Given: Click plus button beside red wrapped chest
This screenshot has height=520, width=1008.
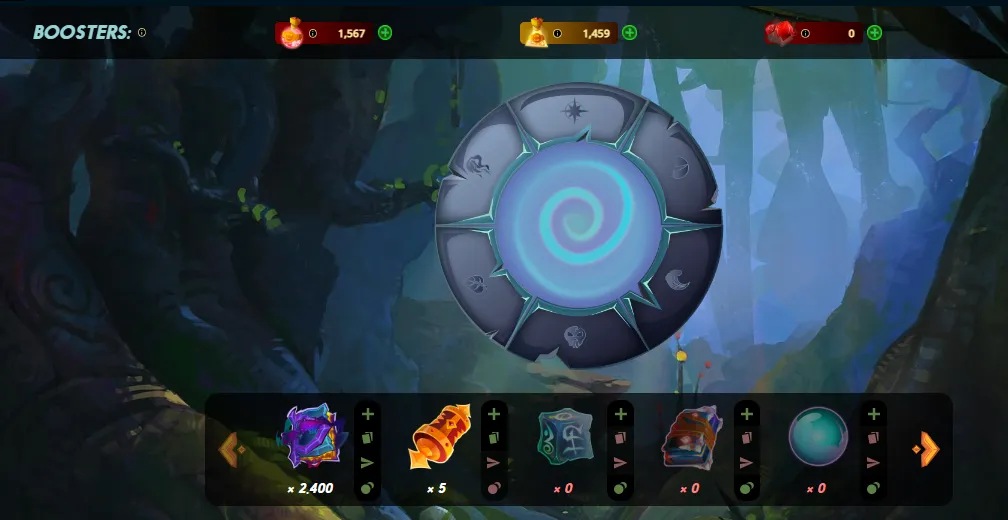Looking at the screenshot, I should pyautogui.click(x=747, y=414).
